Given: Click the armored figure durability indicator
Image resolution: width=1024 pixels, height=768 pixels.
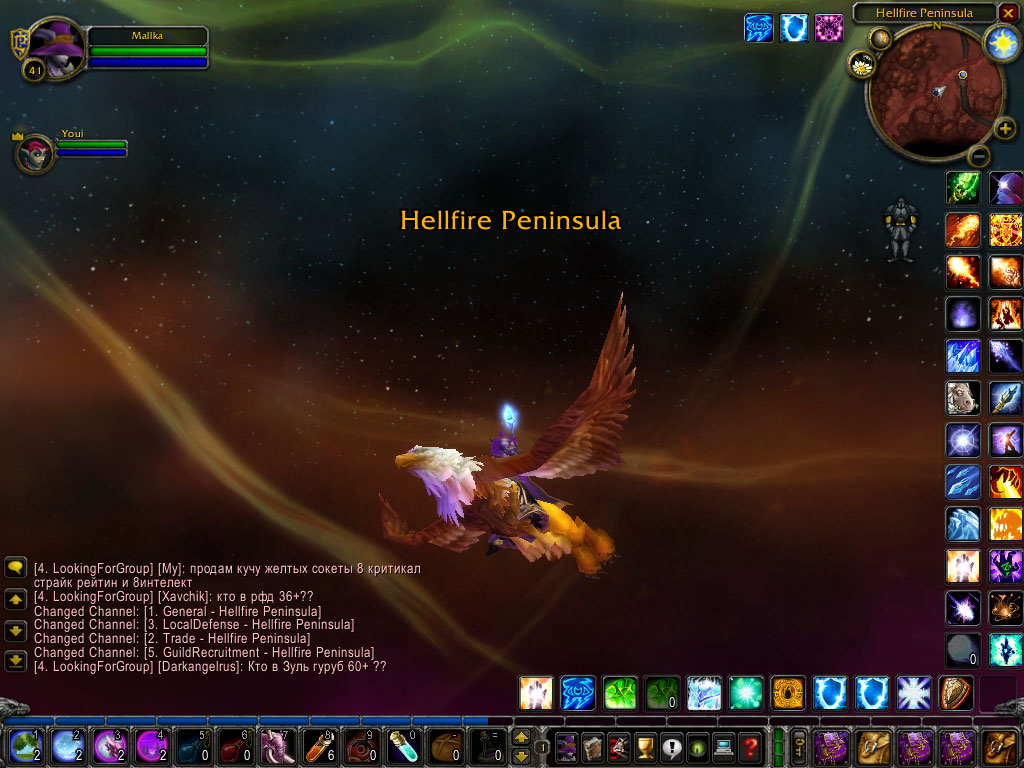Looking at the screenshot, I should coord(901,231).
